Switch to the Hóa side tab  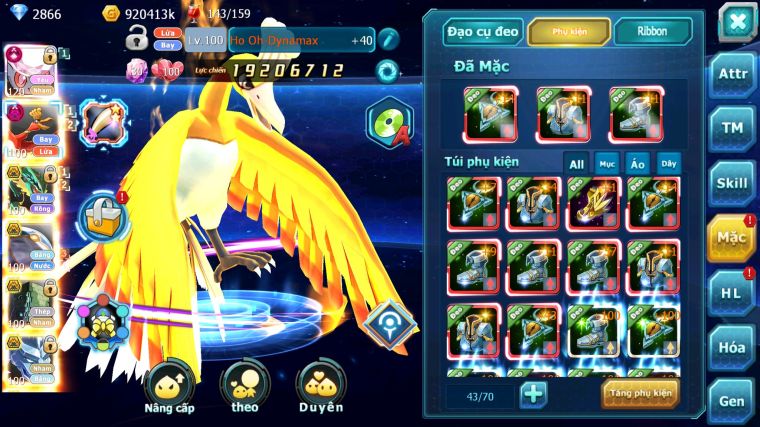[731, 346]
